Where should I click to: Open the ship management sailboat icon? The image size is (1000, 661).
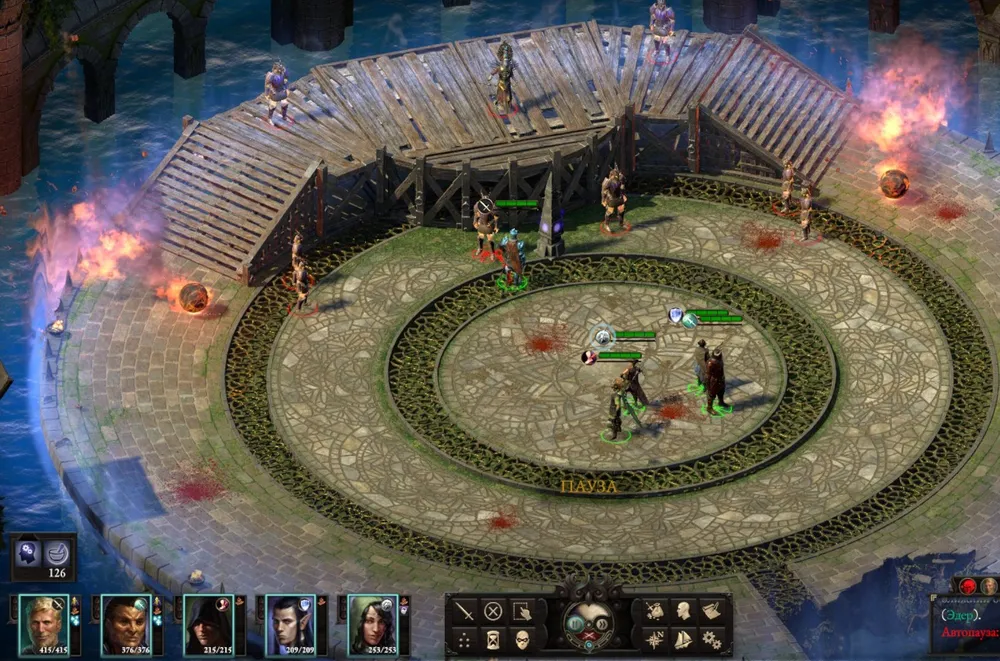[x=683, y=640]
